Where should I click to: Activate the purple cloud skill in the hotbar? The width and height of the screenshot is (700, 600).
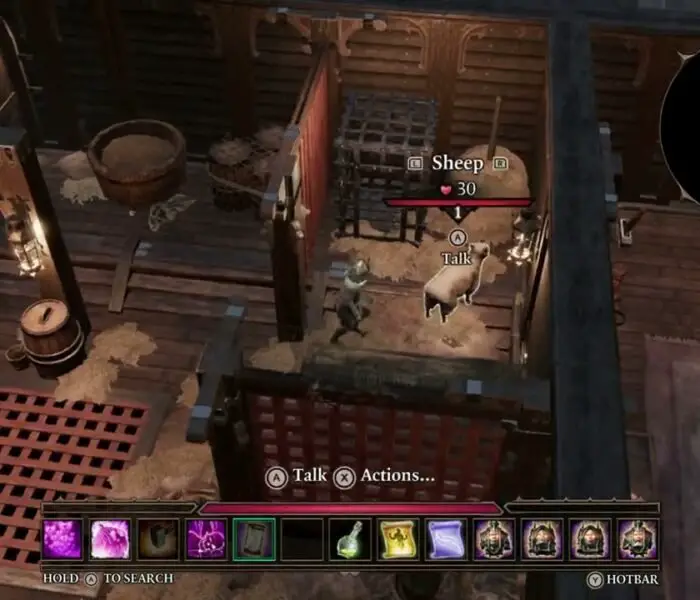tap(62, 539)
